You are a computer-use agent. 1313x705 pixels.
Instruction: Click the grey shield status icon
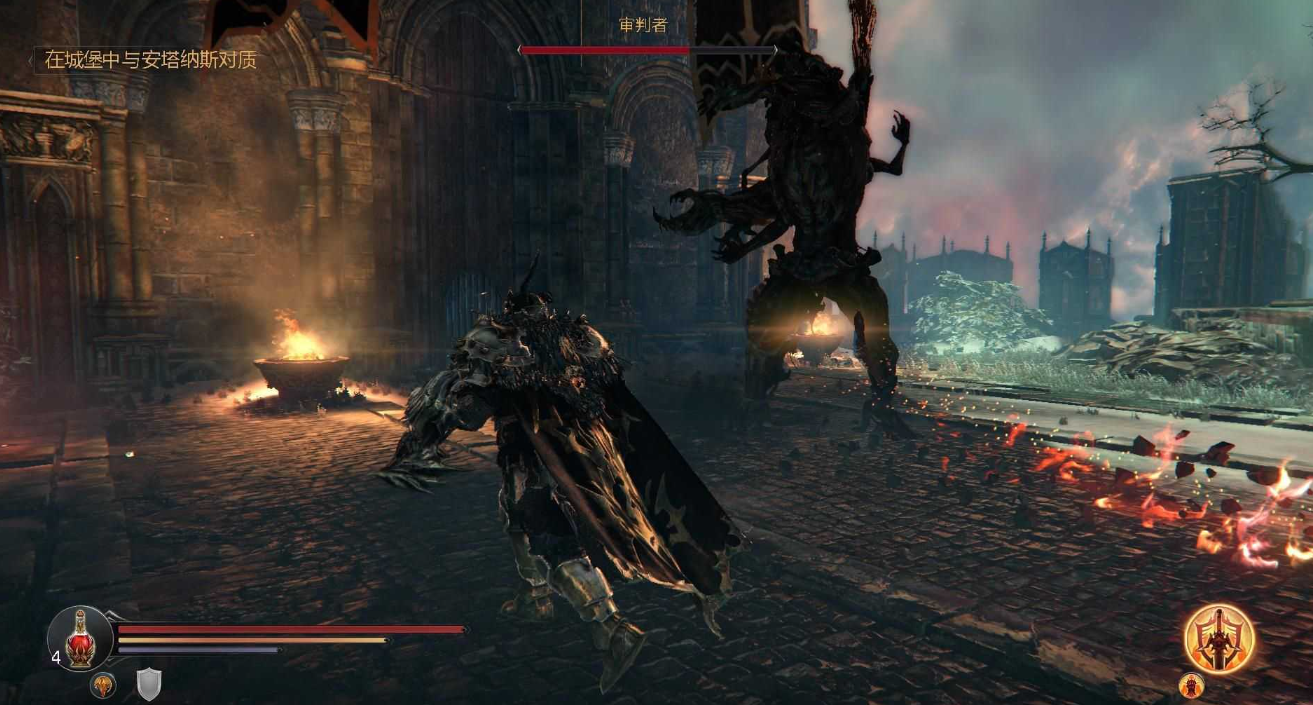(149, 685)
